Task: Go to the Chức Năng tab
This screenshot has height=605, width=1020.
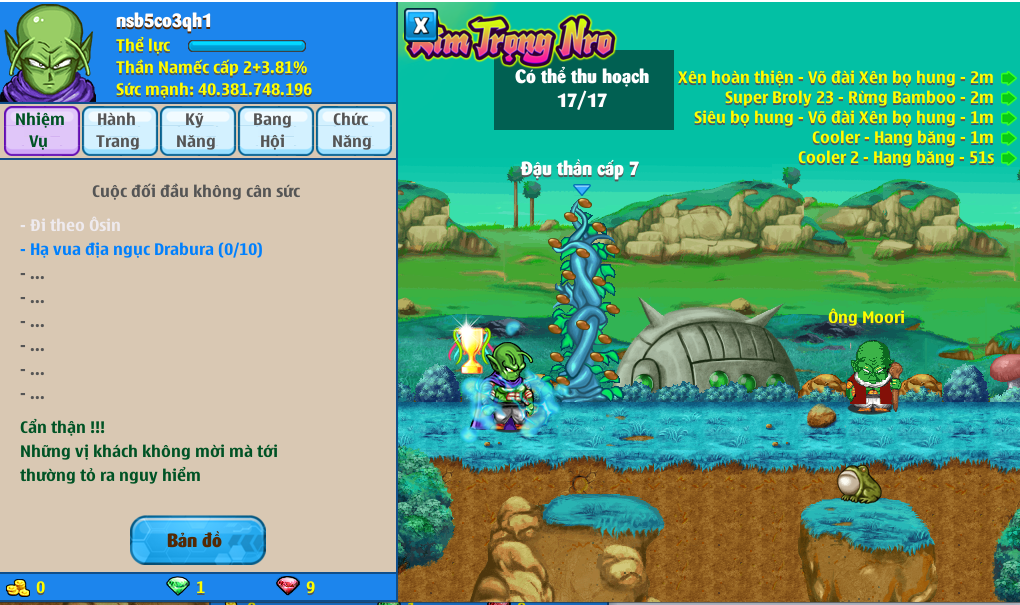Action: point(352,131)
